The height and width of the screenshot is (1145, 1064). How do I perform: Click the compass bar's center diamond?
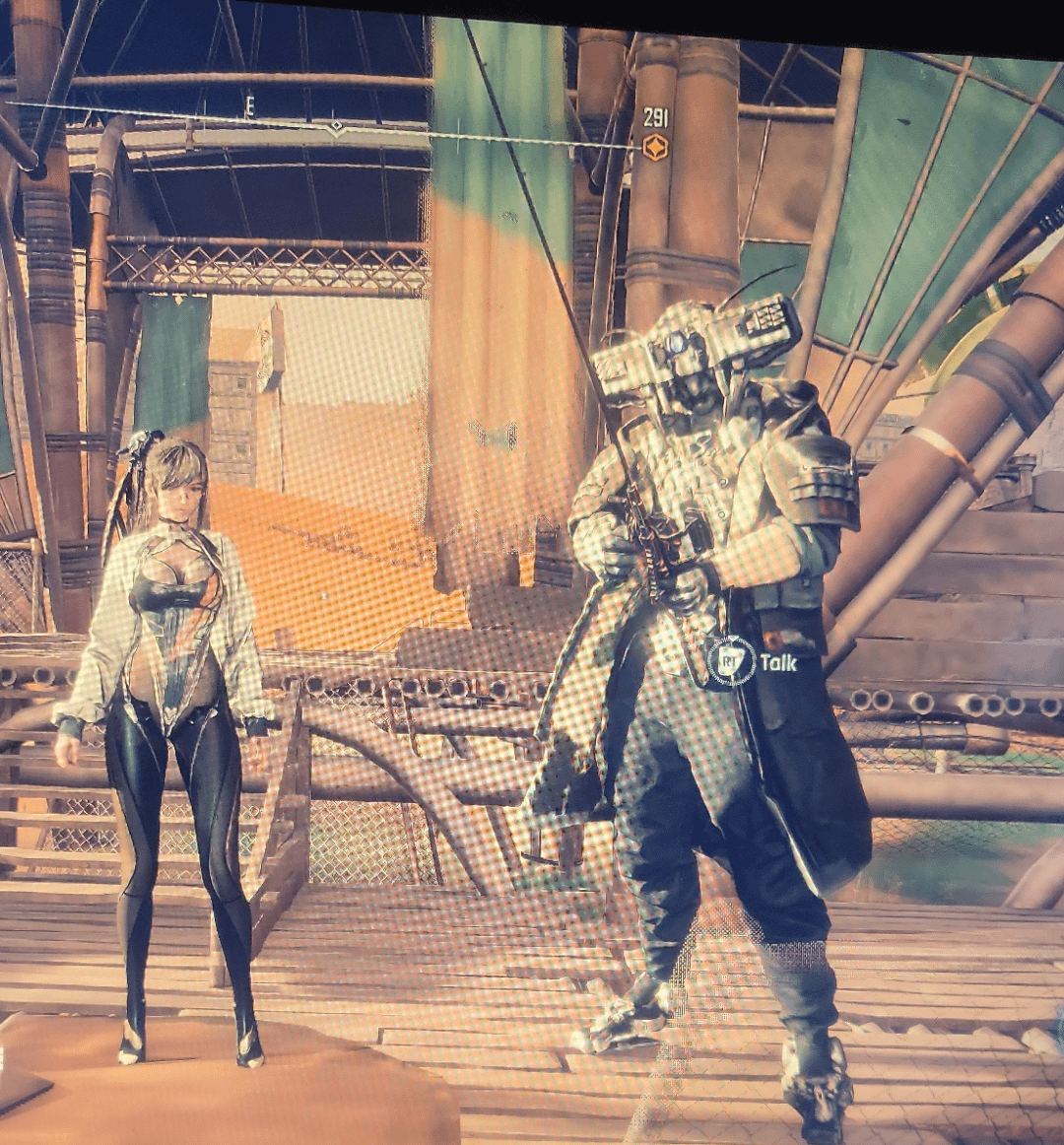336,127
